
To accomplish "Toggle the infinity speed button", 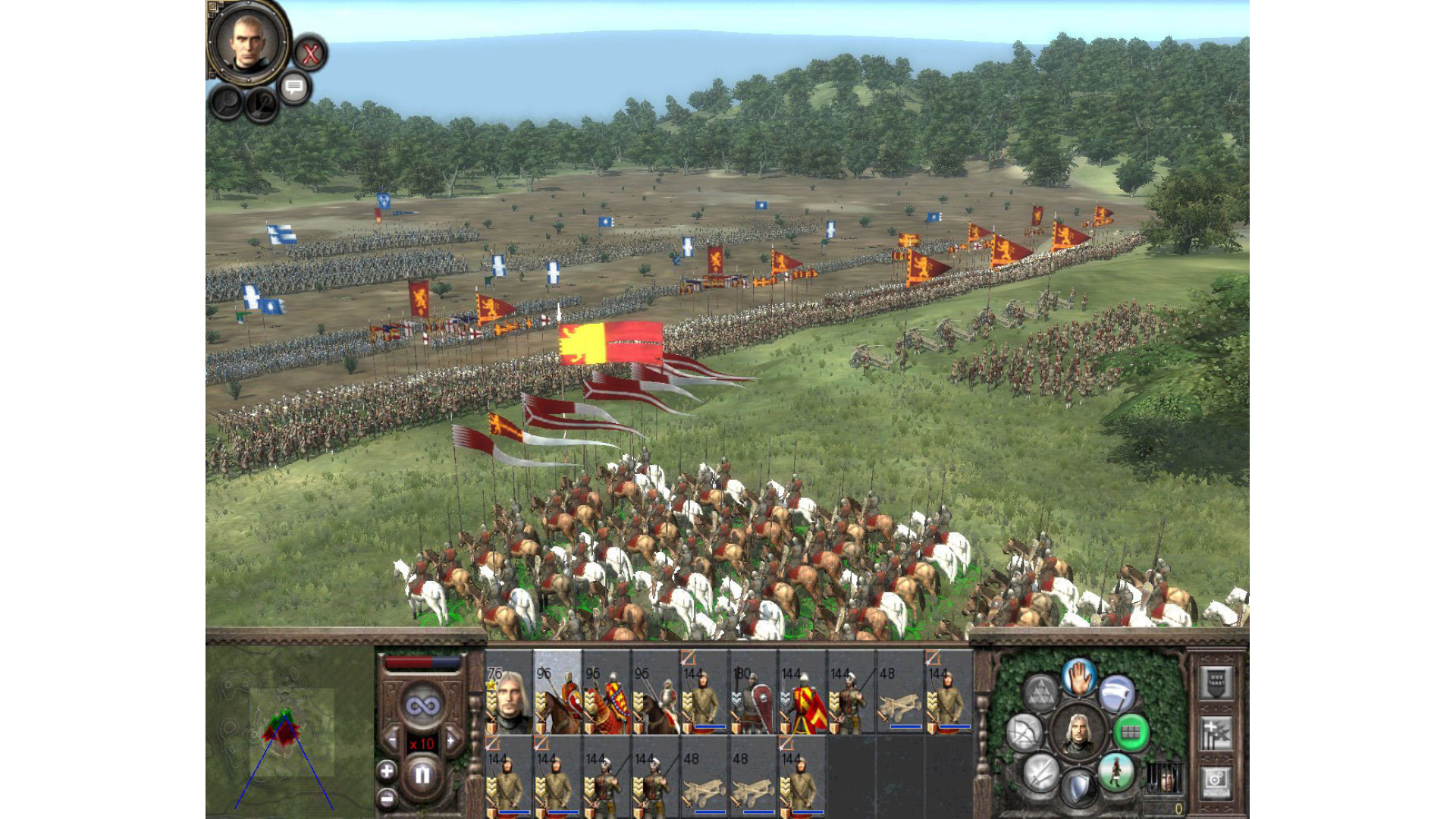I will [422, 707].
